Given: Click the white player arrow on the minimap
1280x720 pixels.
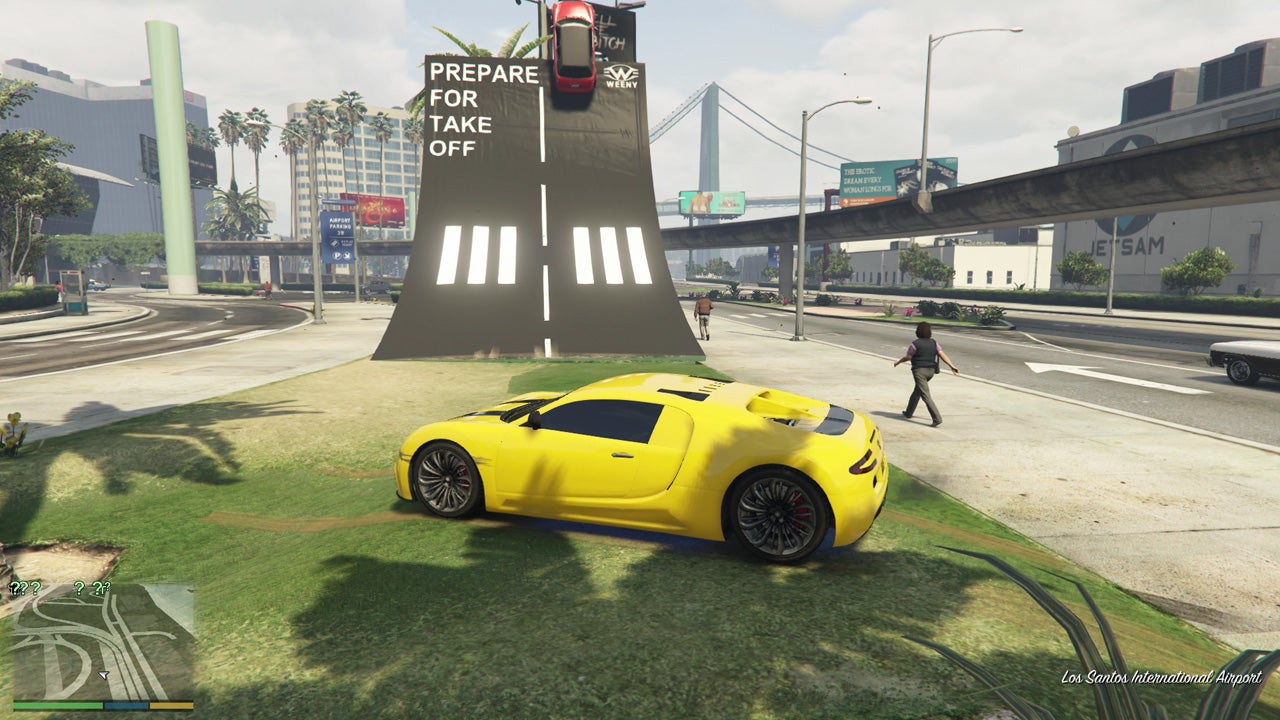Looking at the screenshot, I should pos(103,674).
